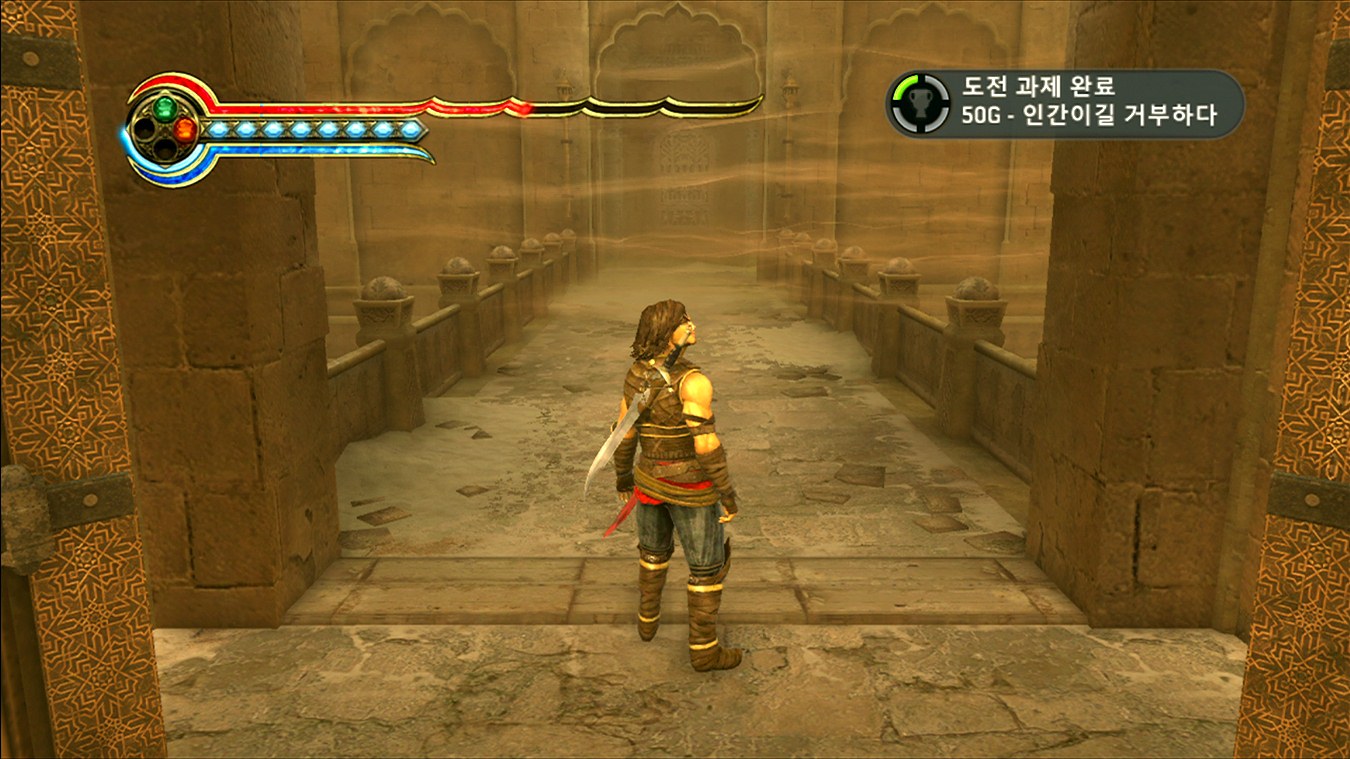Image resolution: width=1350 pixels, height=759 pixels.
Task: Select the green power gem
Action: click(x=165, y=106)
